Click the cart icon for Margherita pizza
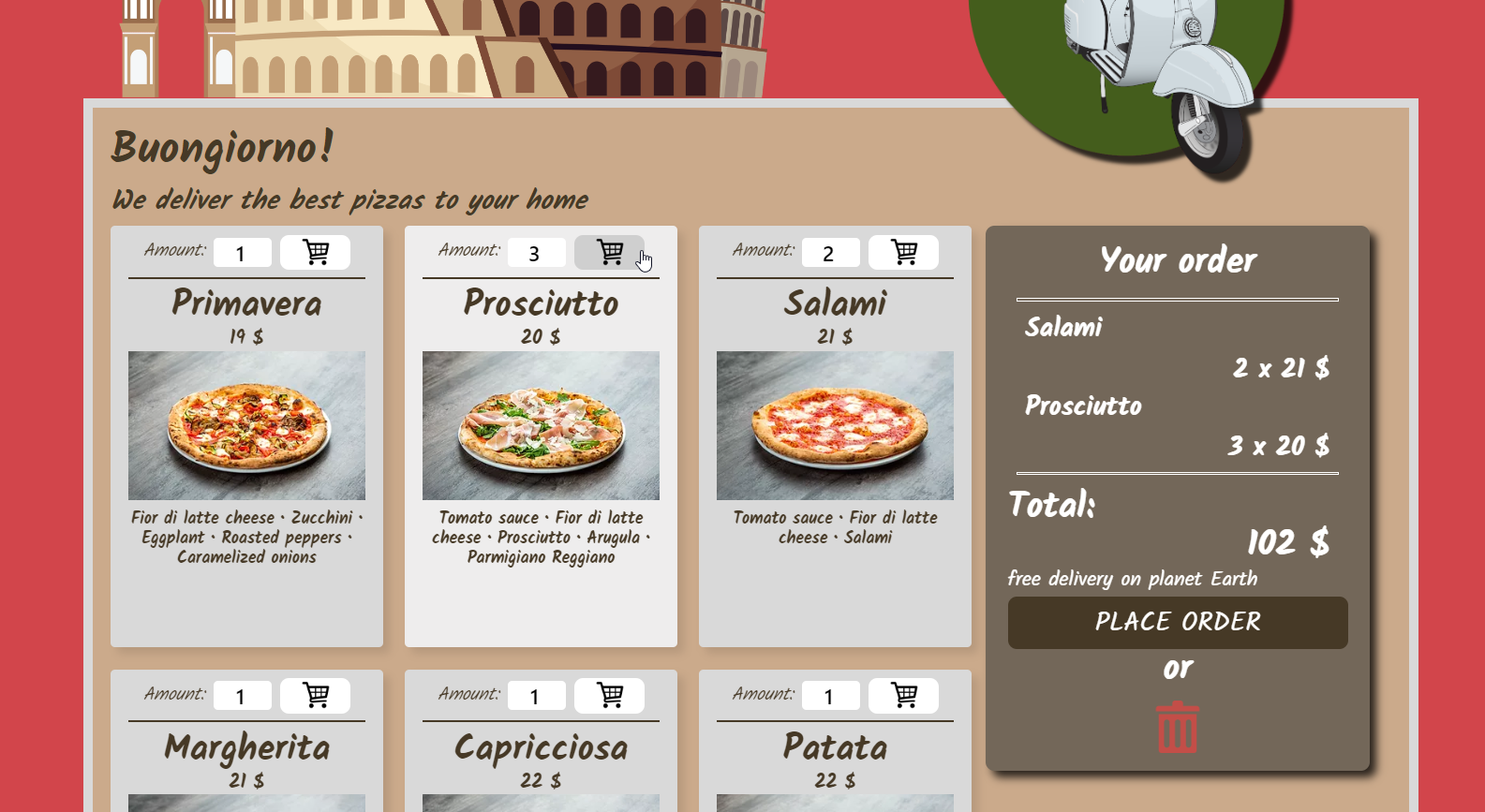The image size is (1485, 812). [315, 695]
